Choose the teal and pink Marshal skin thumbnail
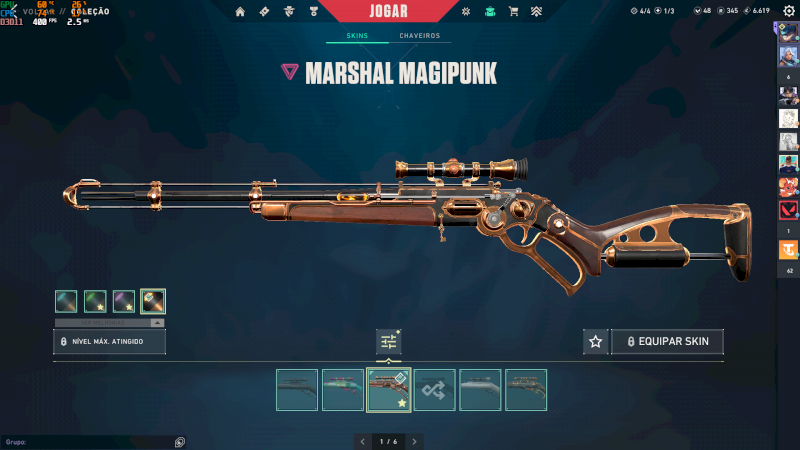Viewport: 800px width, 450px height. pyautogui.click(x=343, y=390)
